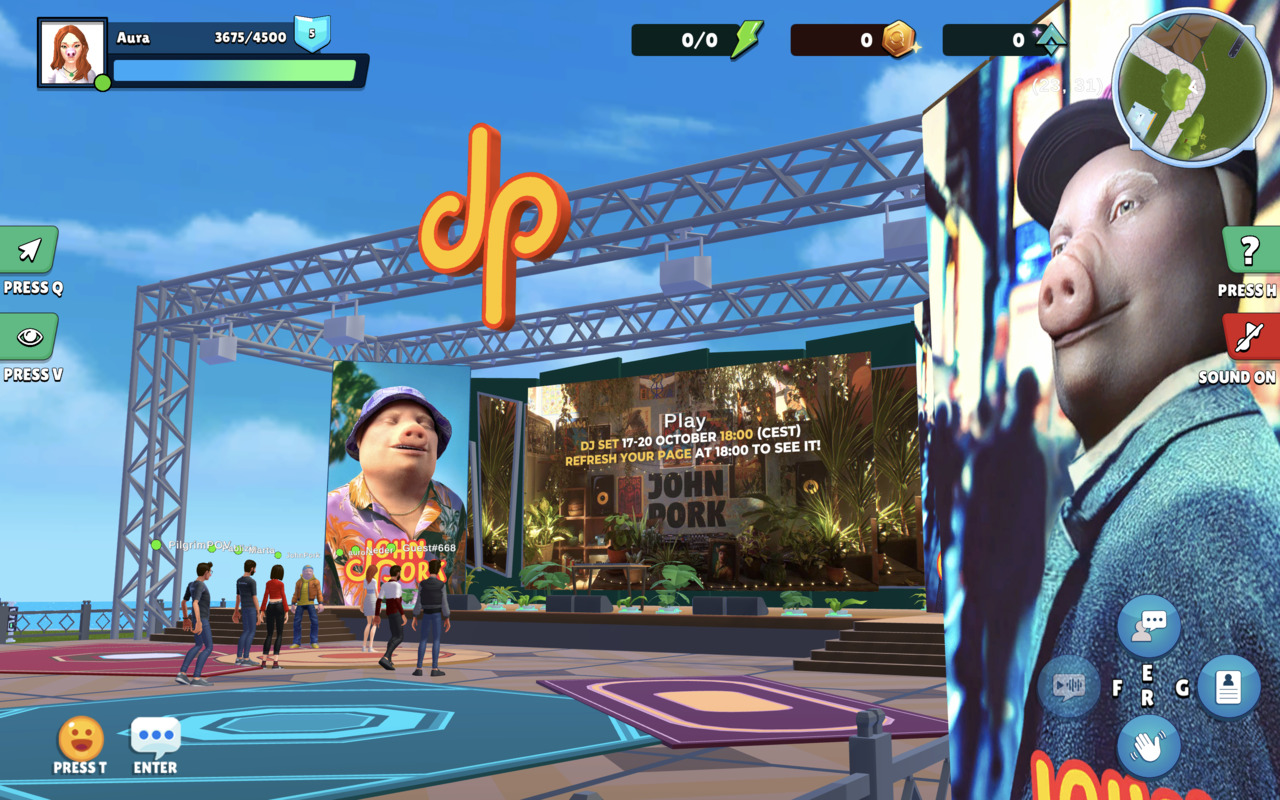Screen dimensions: 1280x800
Task: Select the green lightning energy icon
Action: click(746, 40)
